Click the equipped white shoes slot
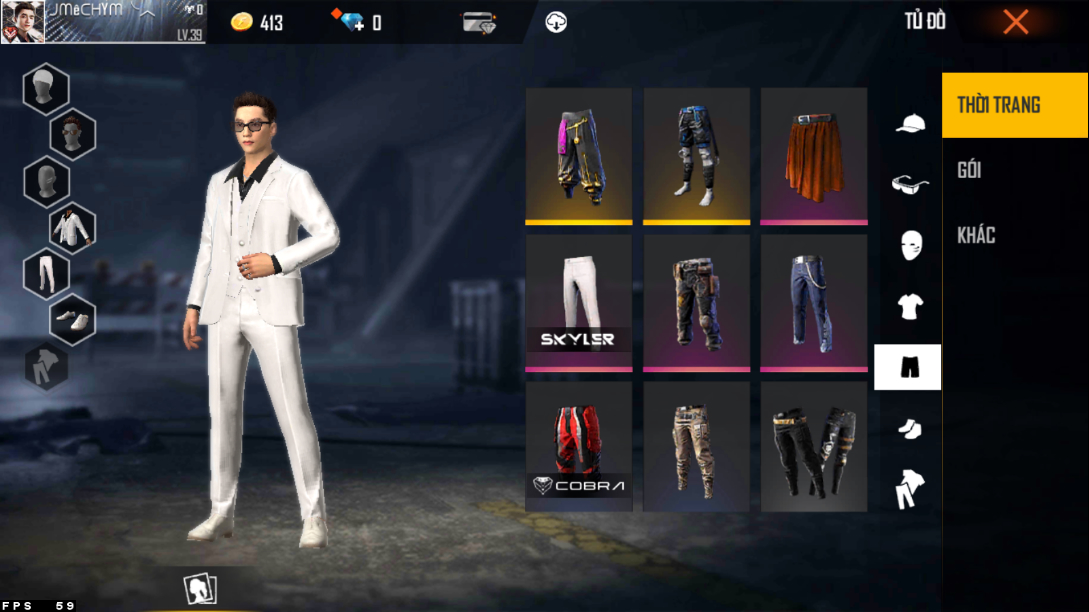1089x612 pixels. pos(72,320)
